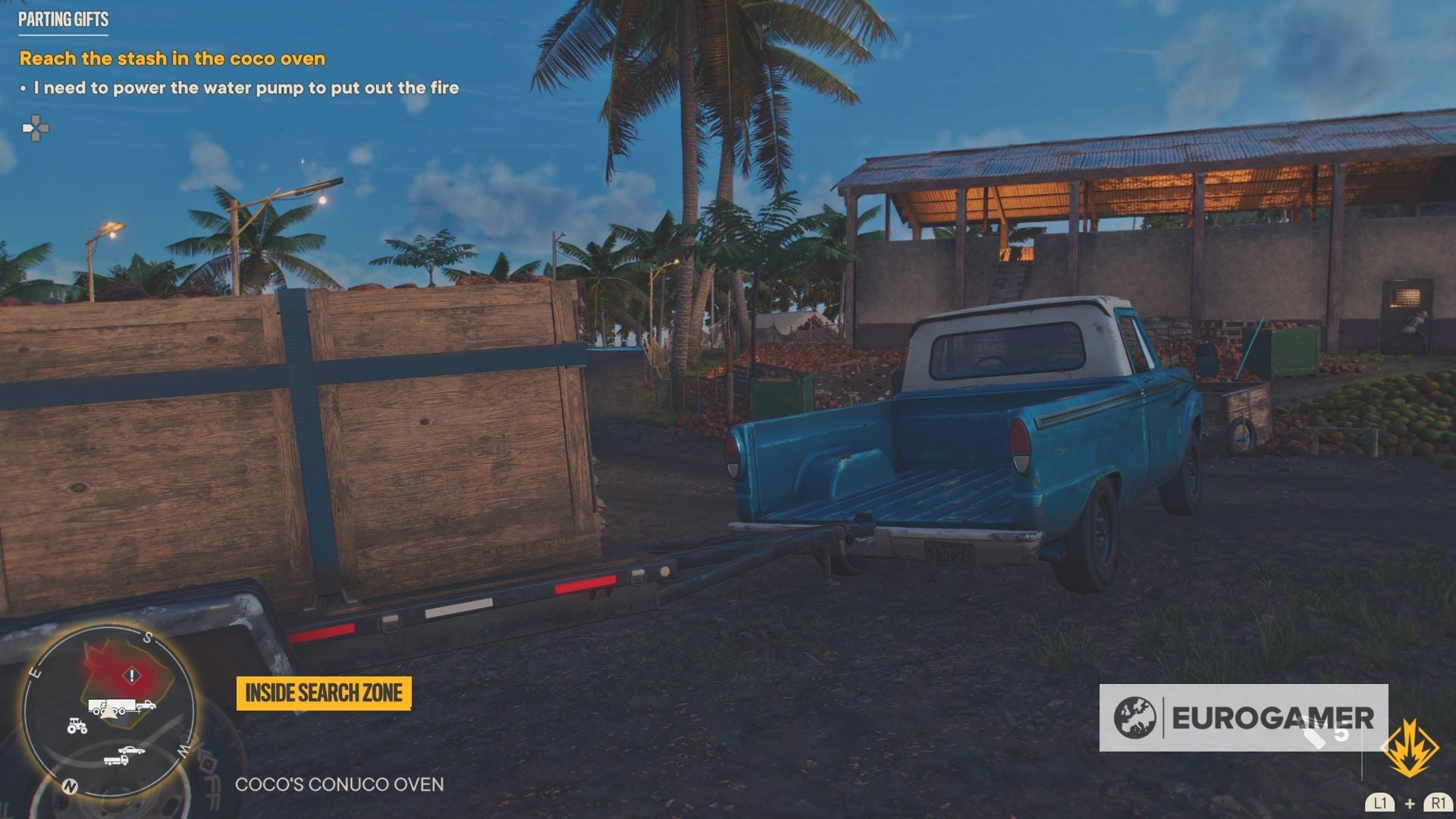Viewport: 1456px width, 819px height.
Task: Select the car icon on the minimap
Action: [131, 751]
